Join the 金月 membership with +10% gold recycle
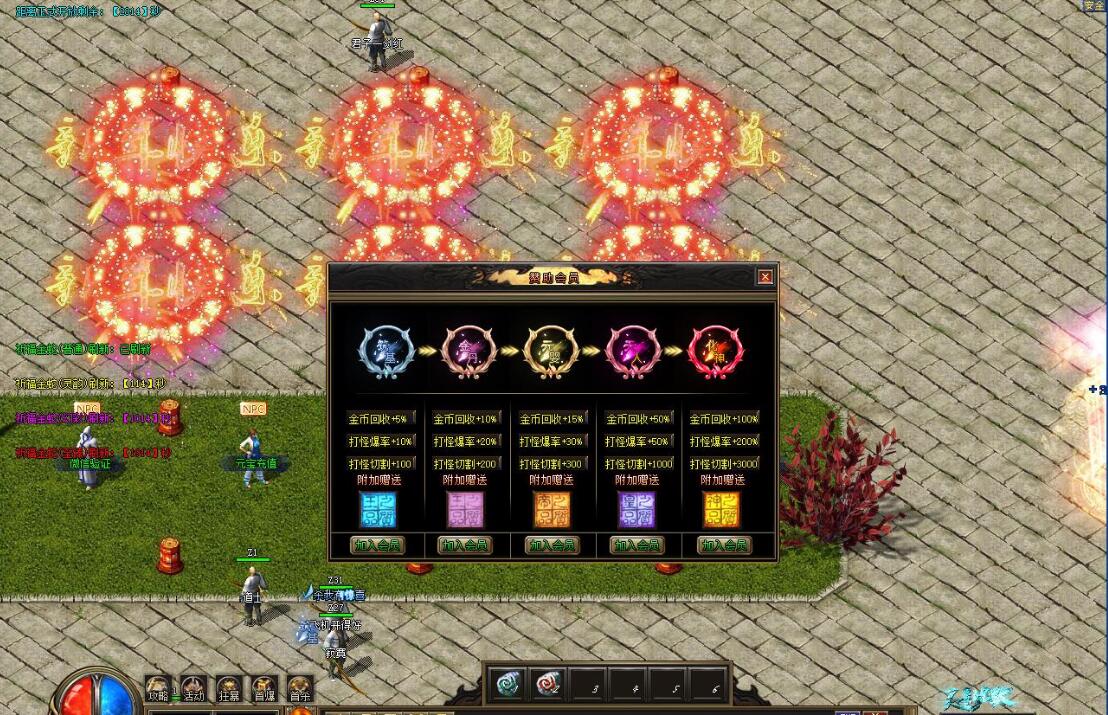Image resolution: width=1108 pixels, height=715 pixels. pyautogui.click(x=464, y=545)
